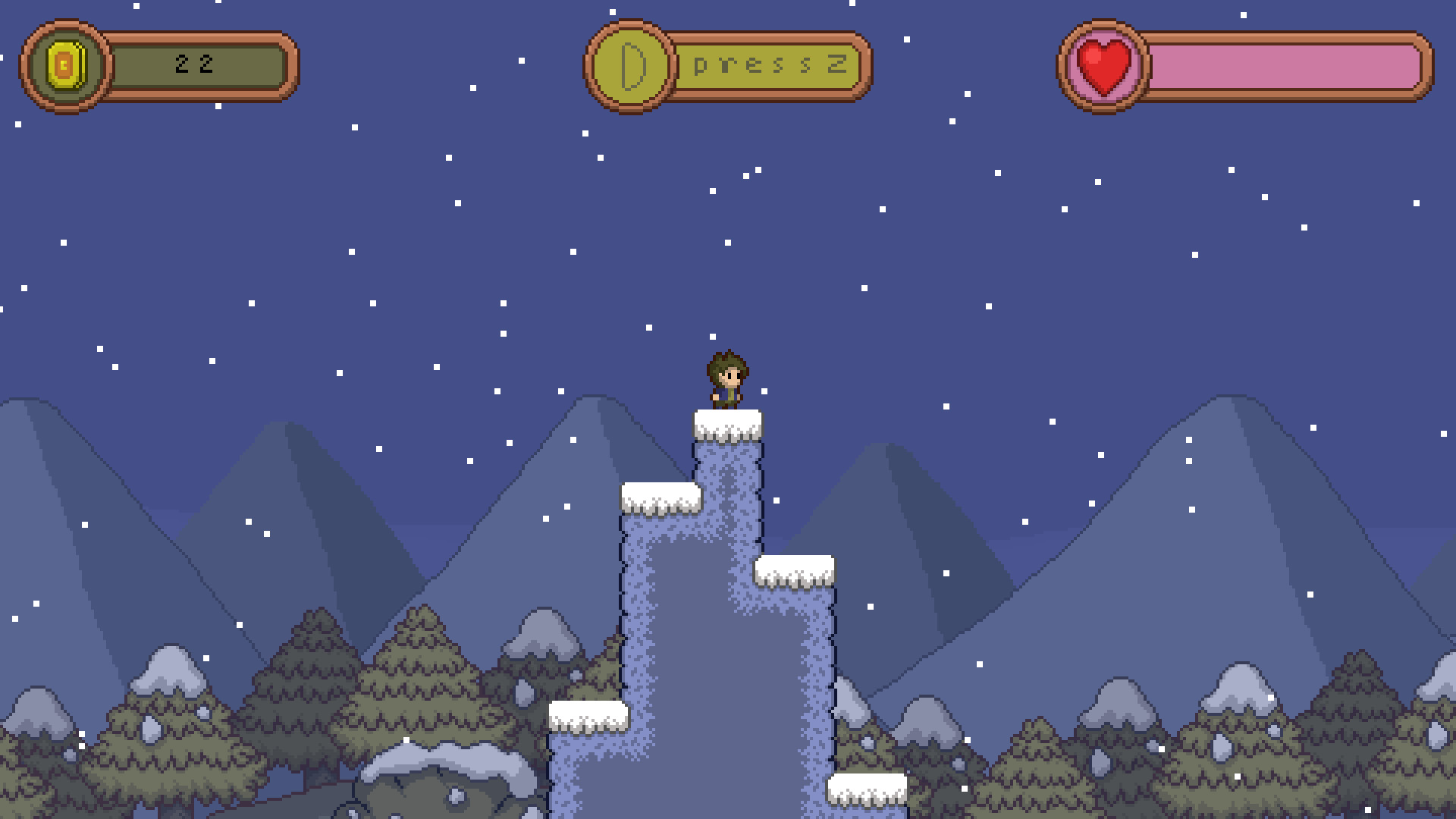Toggle the health bar display
Screen dimensions: 1456x819
coord(1244,64)
